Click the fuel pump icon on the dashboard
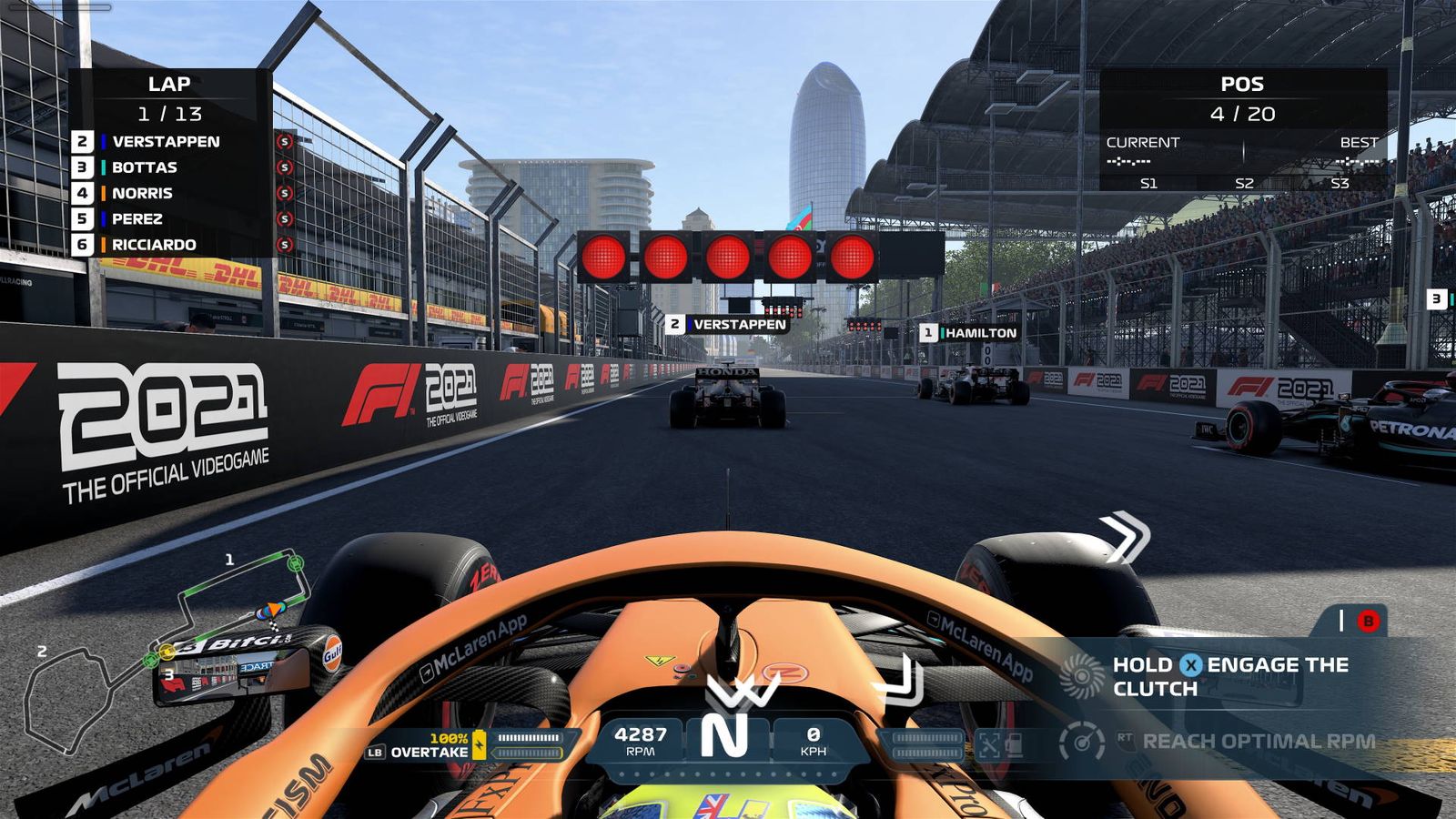 1016,743
